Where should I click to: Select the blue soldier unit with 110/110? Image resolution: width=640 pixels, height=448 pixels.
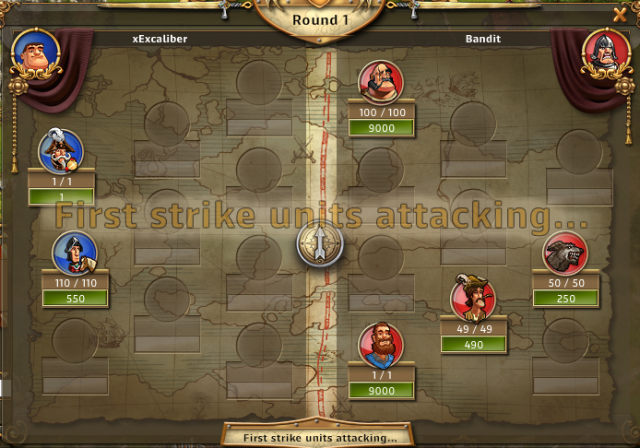click(73, 253)
